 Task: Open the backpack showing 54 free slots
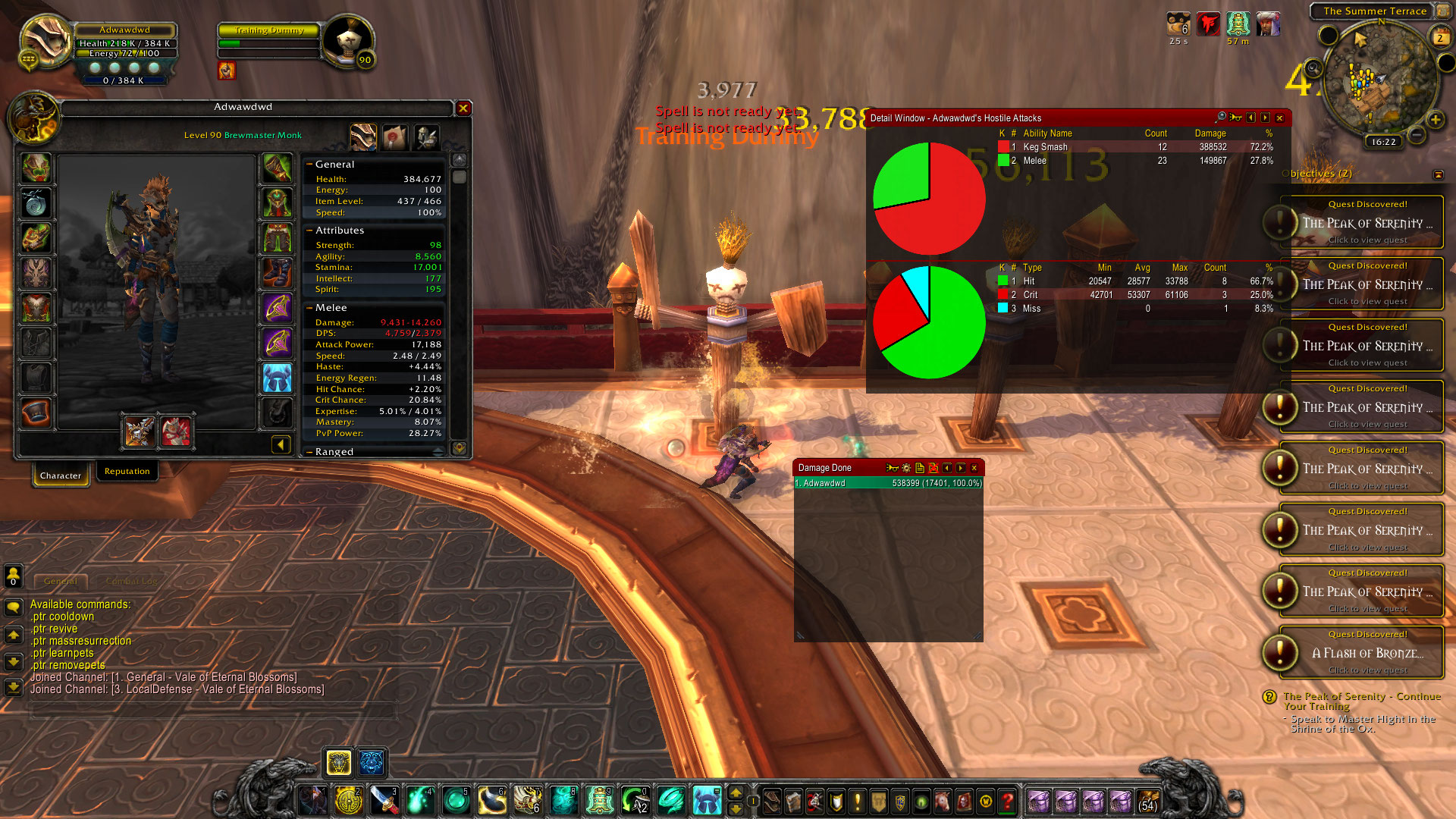click(x=1147, y=801)
